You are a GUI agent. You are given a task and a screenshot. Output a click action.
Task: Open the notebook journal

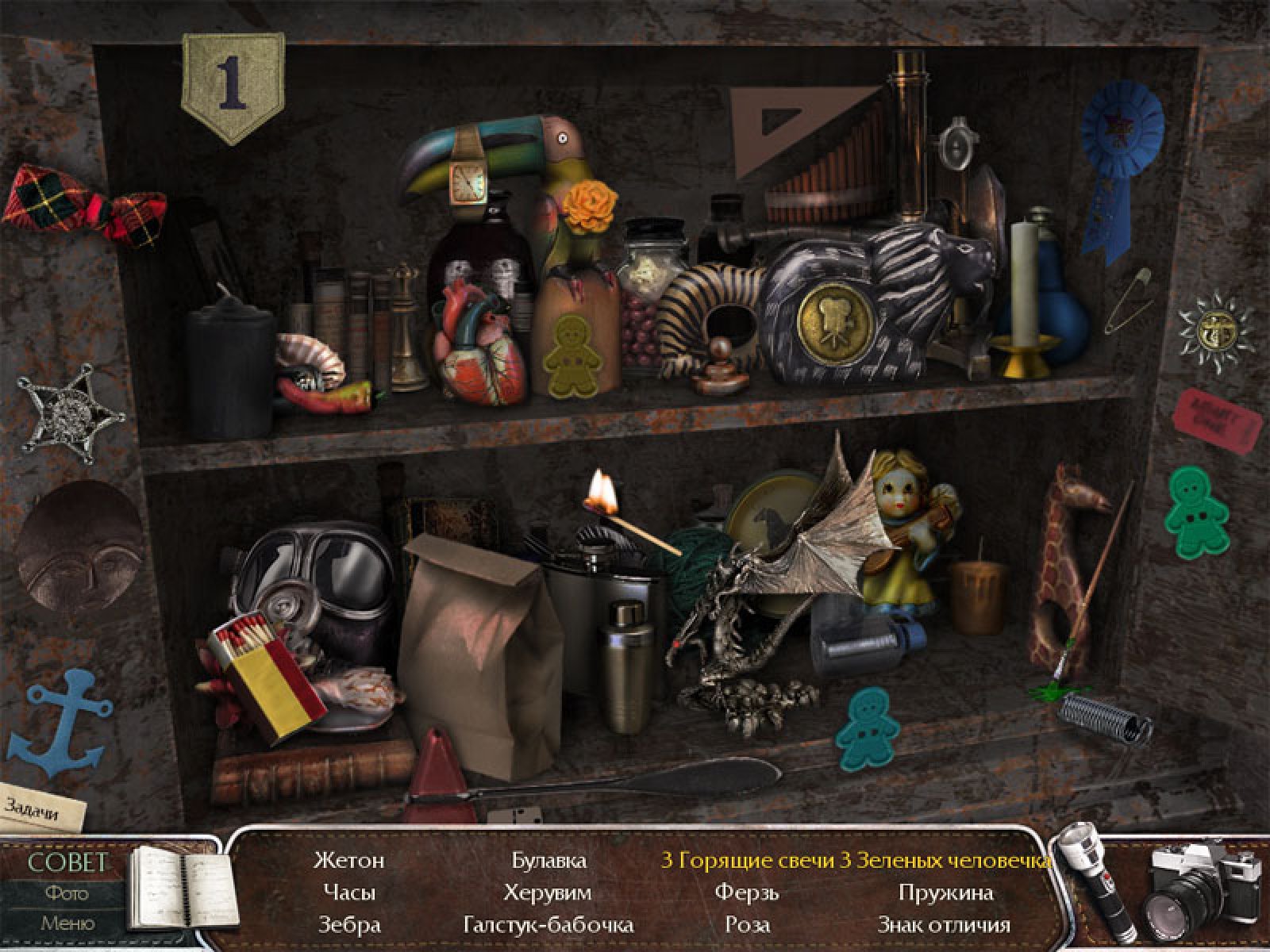pos(183,887)
